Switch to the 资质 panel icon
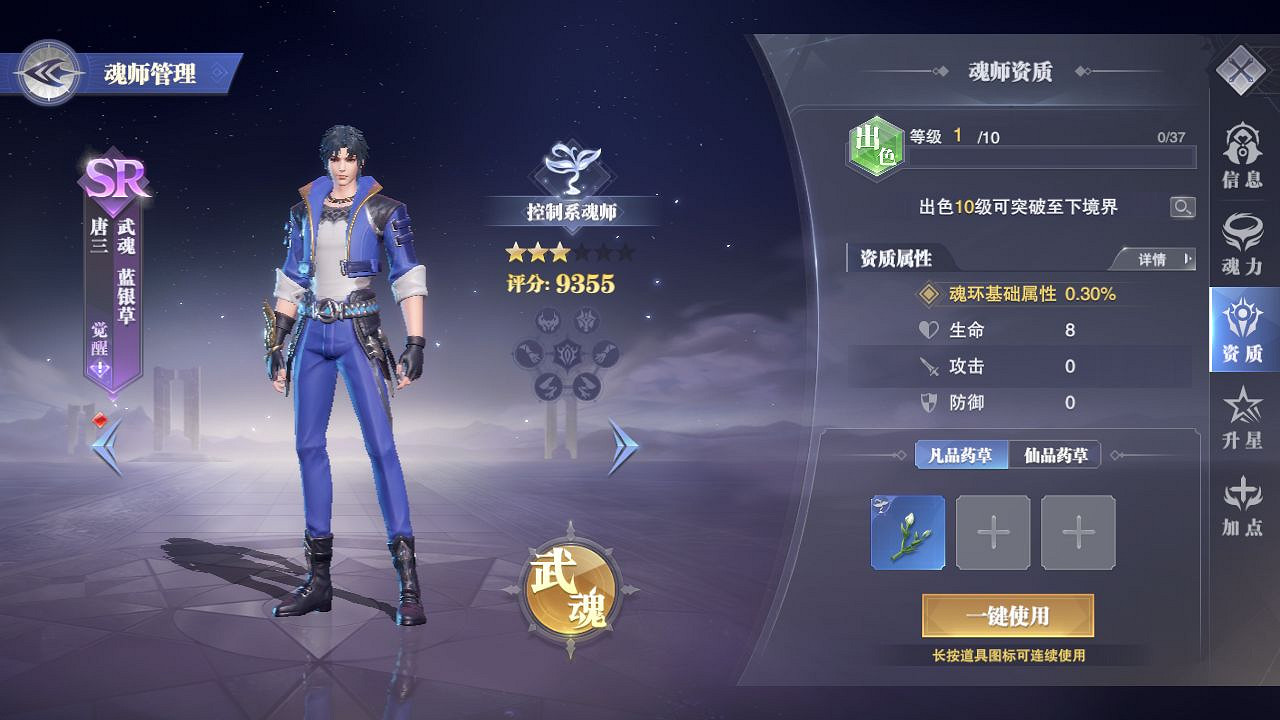1280x720 pixels. click(1243, 335)
